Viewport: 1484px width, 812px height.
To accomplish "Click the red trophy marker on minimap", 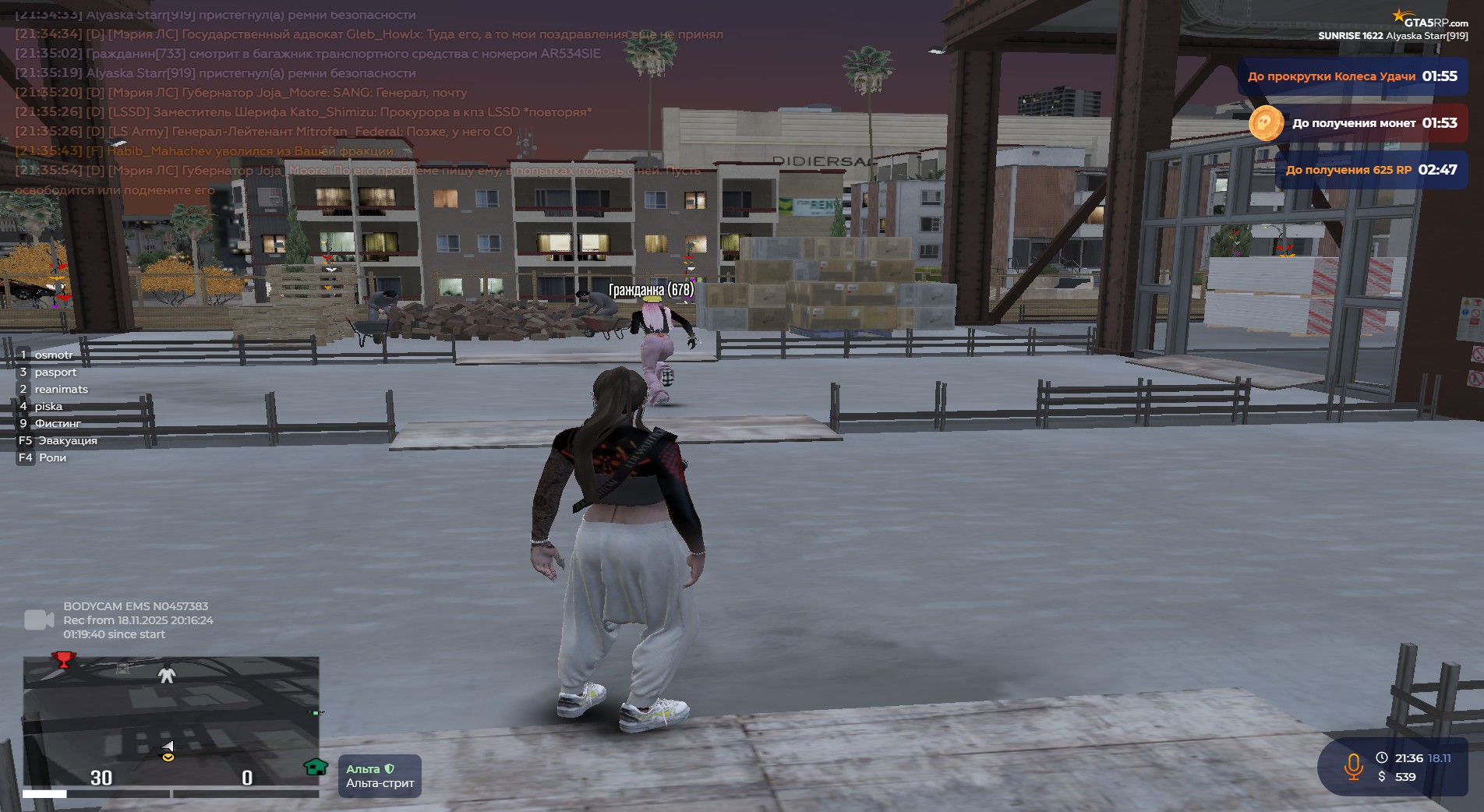I will click(63, 661).
